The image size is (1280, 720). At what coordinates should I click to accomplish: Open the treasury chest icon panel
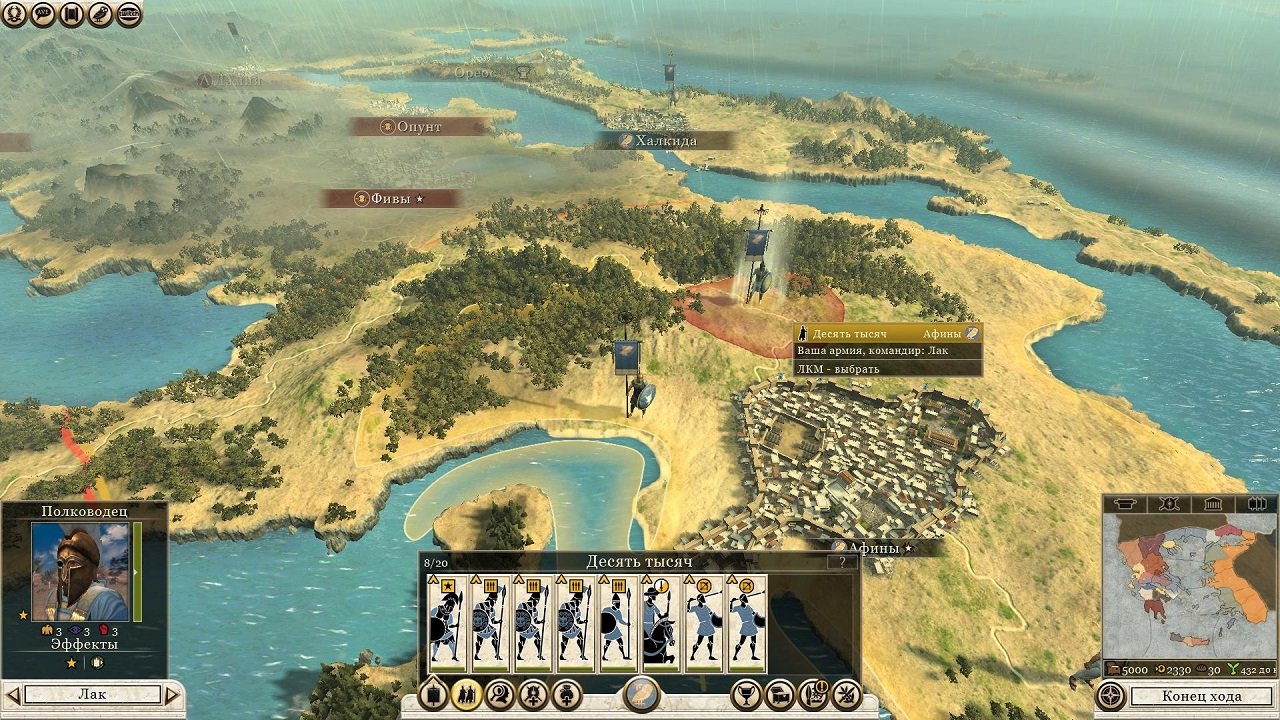coord(780,694)
